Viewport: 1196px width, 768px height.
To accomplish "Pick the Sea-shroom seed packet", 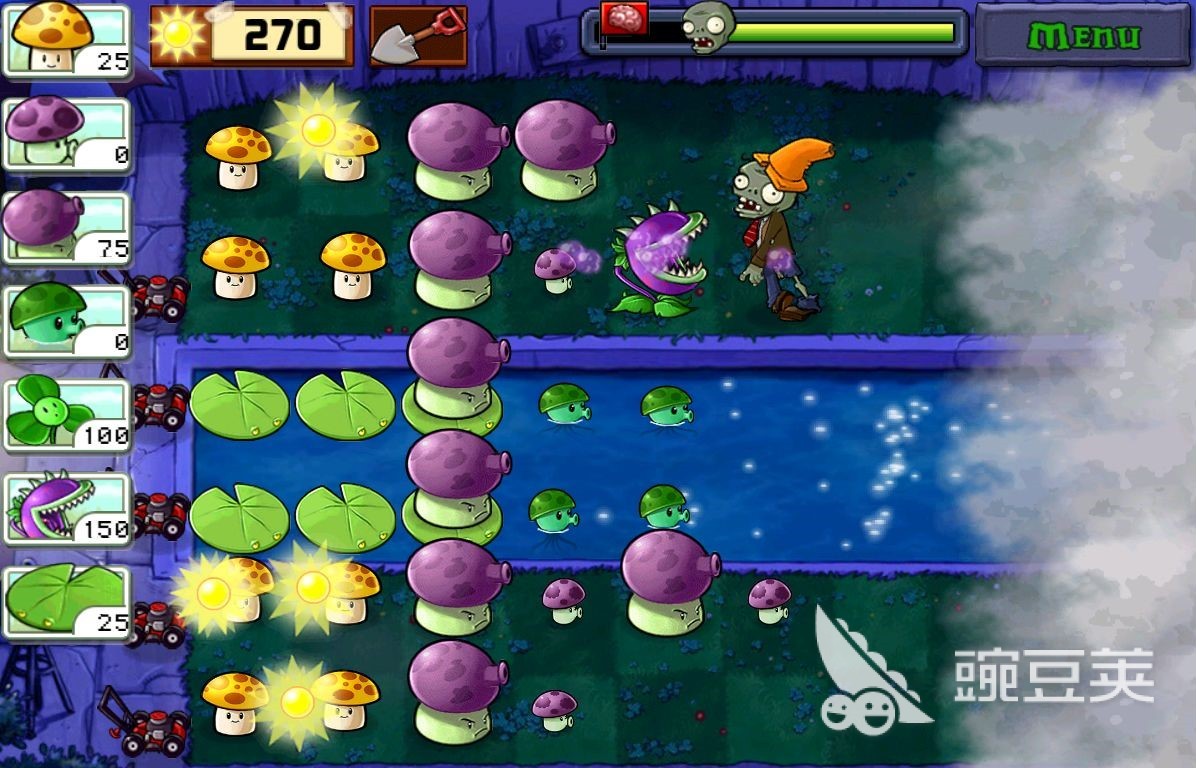I will click(x=68, y=321).
